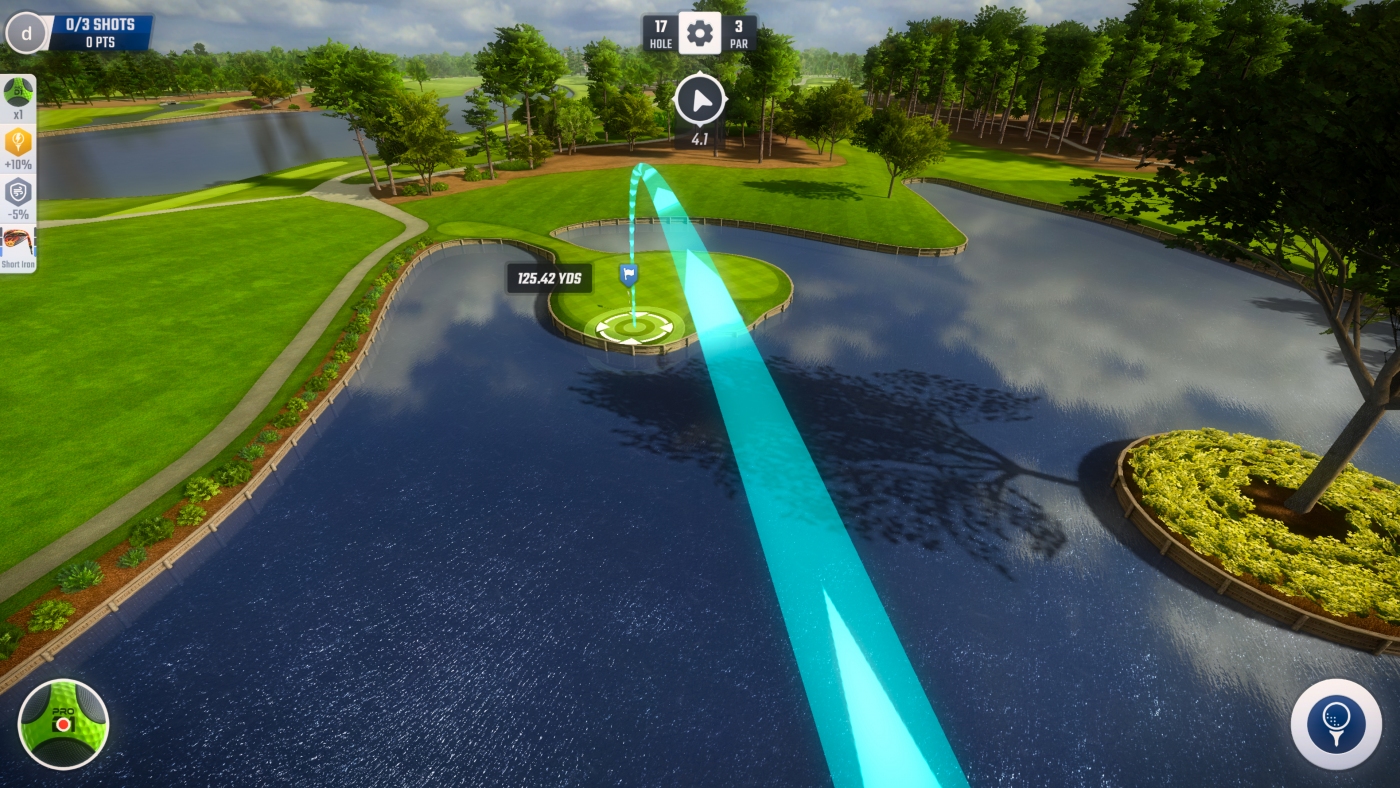
Task: Choose the -5% wind shield boost
Action: (x=18, y=195)
